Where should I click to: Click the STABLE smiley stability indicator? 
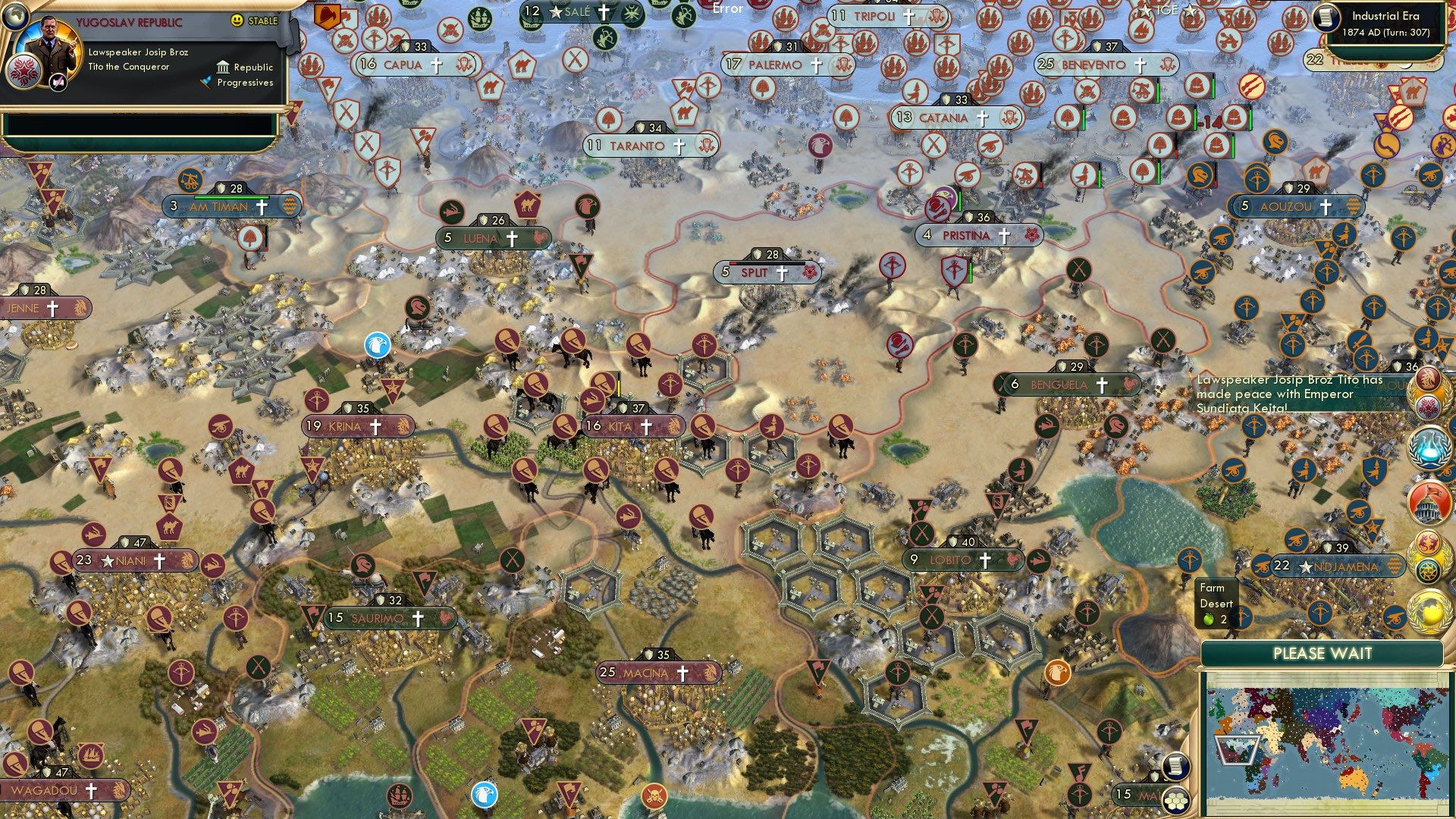click(237, 21)
